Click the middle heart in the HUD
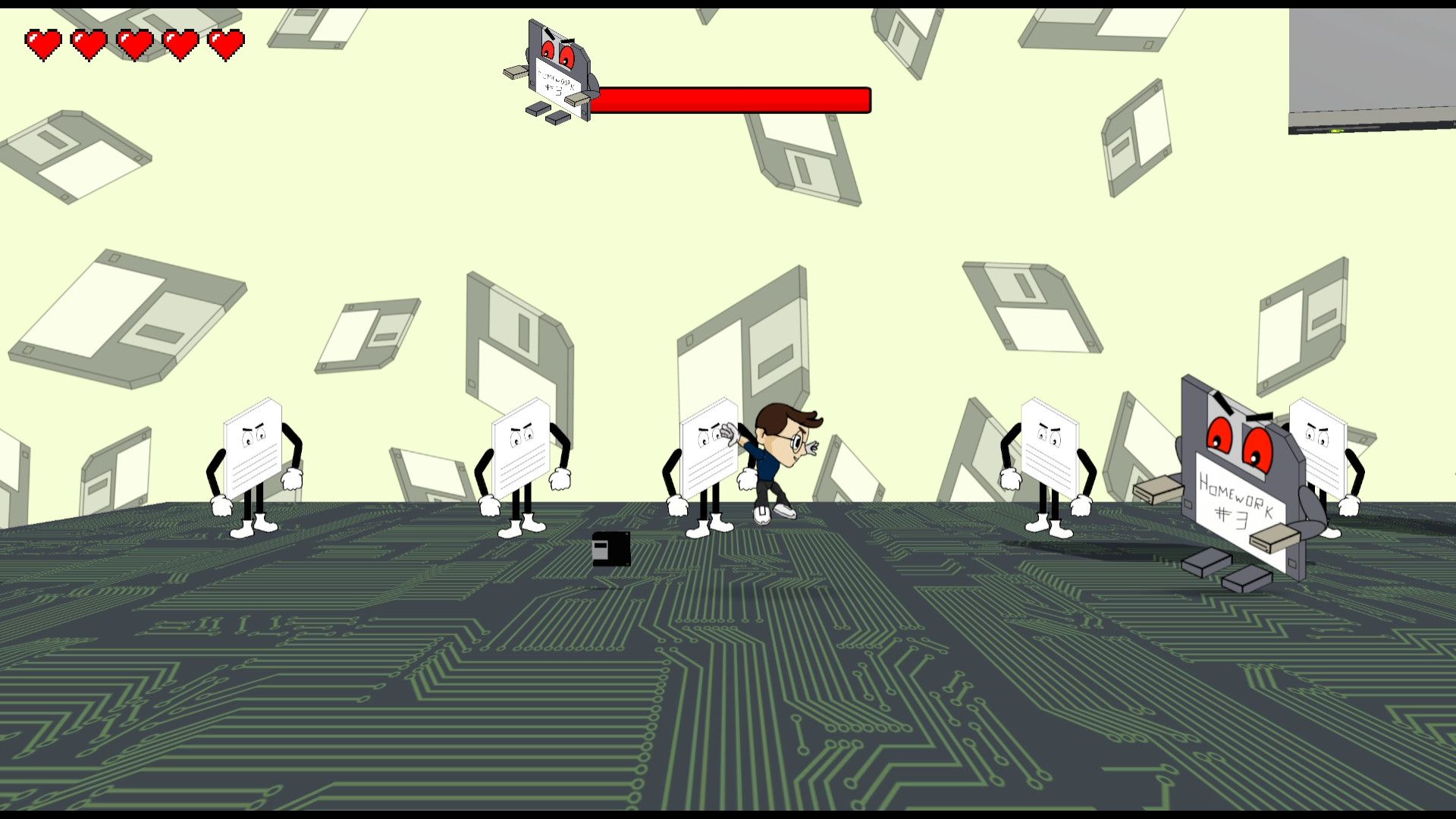 click(134, 42)
